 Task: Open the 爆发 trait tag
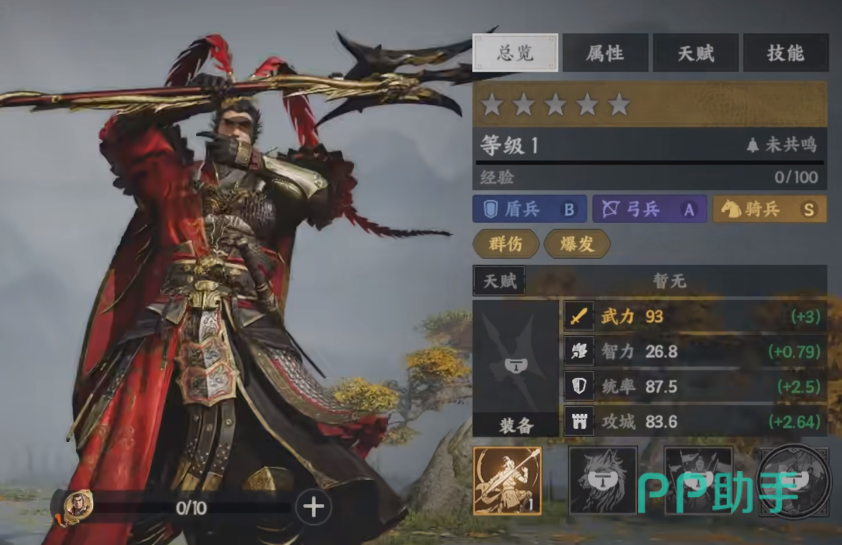click(x=577, y=243)
